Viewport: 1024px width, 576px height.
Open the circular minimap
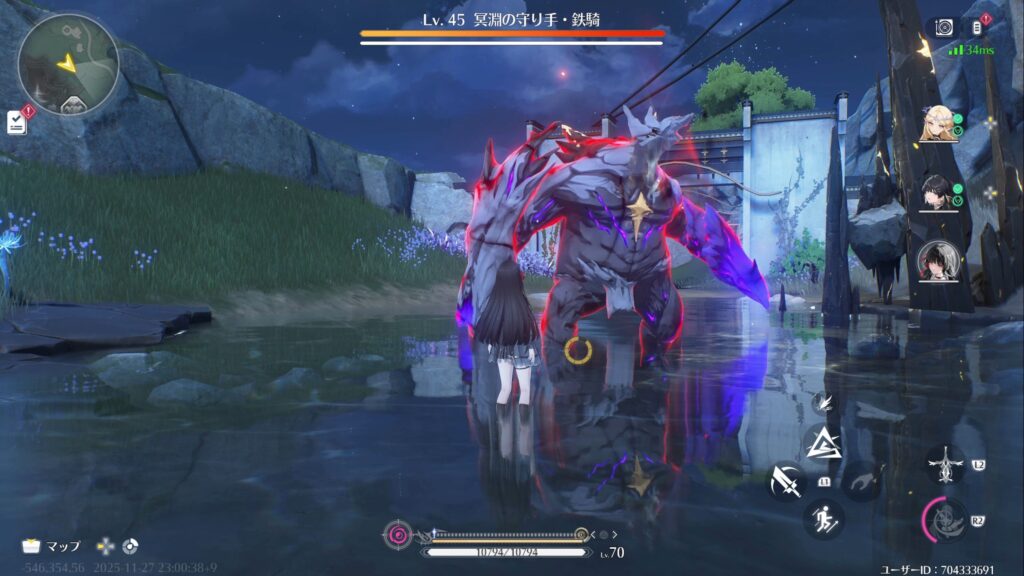click(68, 62)
